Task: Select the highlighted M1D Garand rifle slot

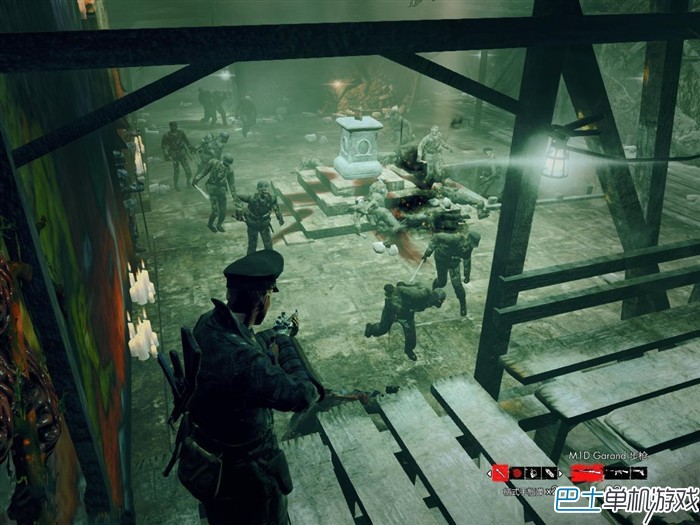Action: pos(587,472)
